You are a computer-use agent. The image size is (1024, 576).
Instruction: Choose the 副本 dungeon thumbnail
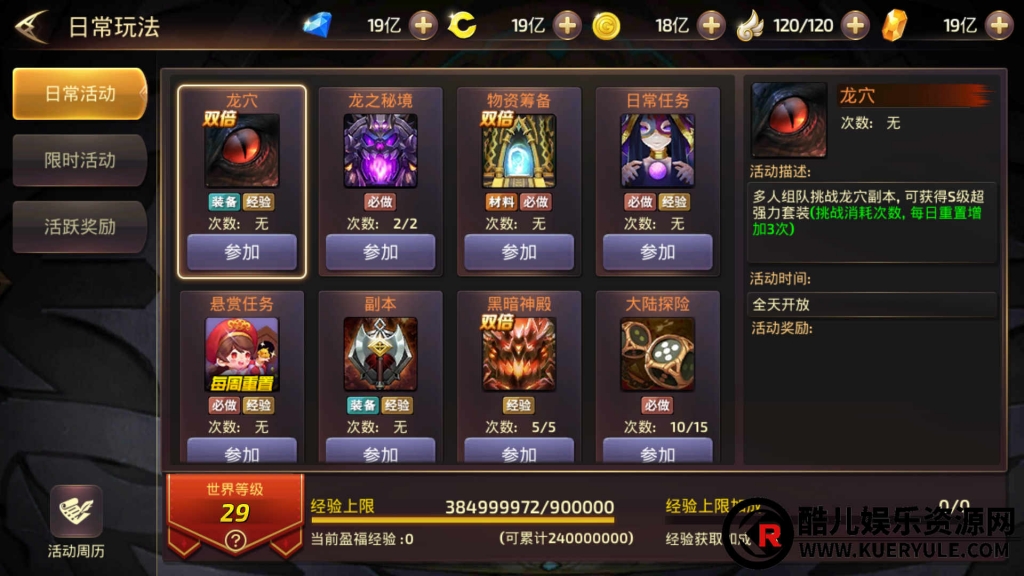pos(380,354)
